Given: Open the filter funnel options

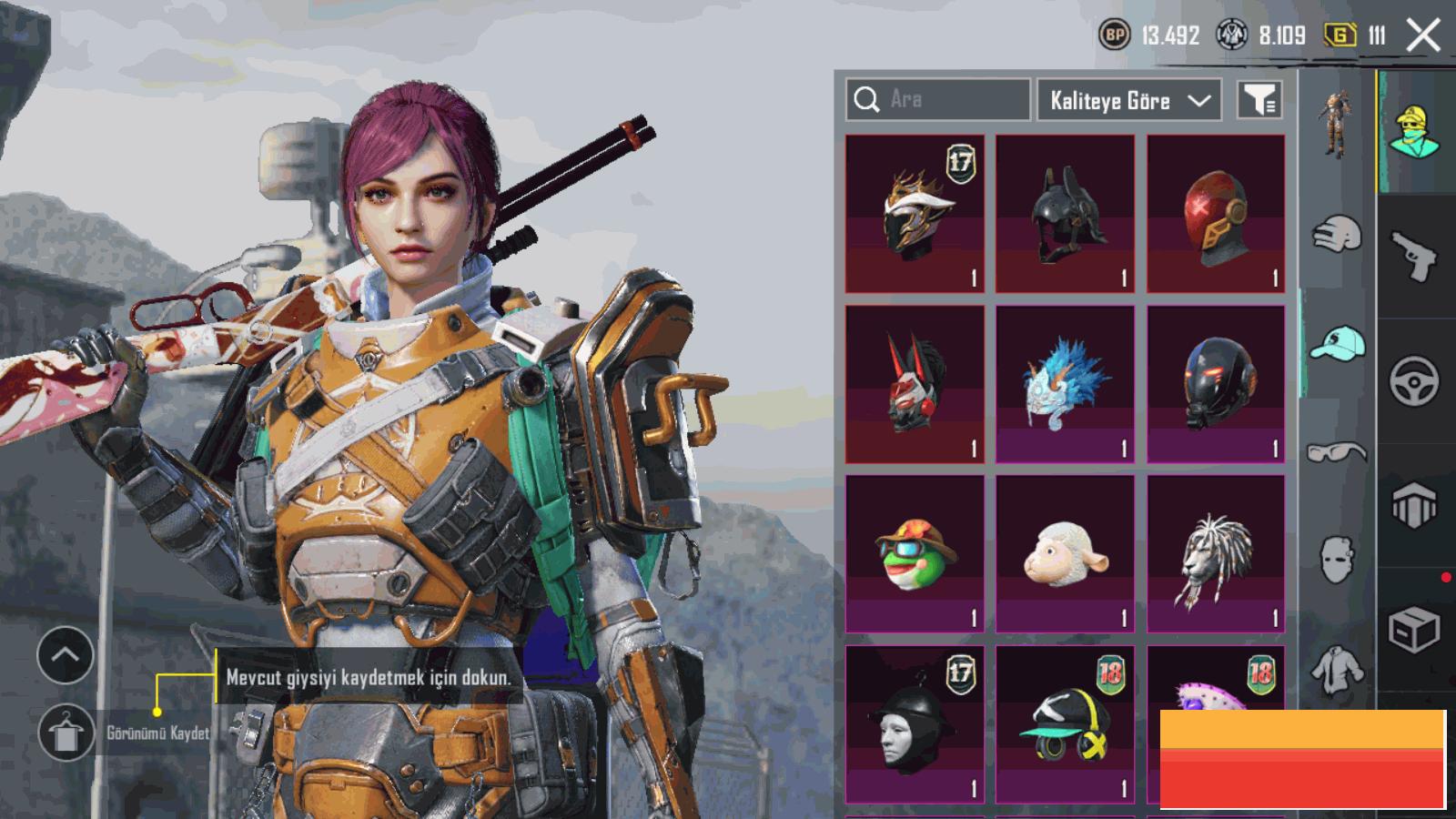Looking at the screenshot, I should [x=1259, y=100].
